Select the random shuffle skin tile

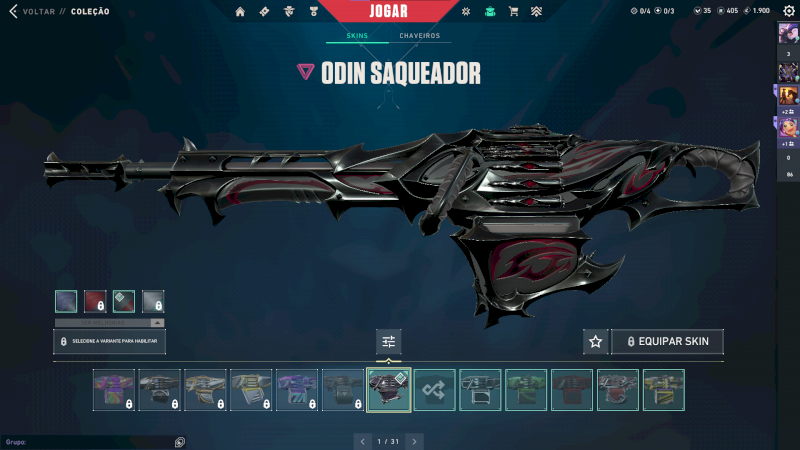434,390
